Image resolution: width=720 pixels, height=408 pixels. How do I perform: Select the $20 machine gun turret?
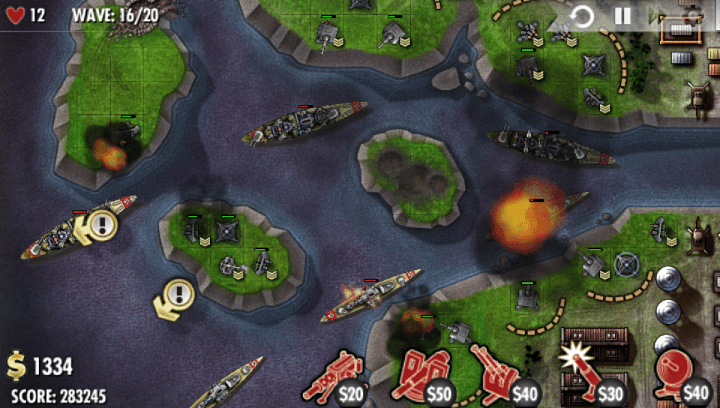pyautogui.click(x=336, y=378)
